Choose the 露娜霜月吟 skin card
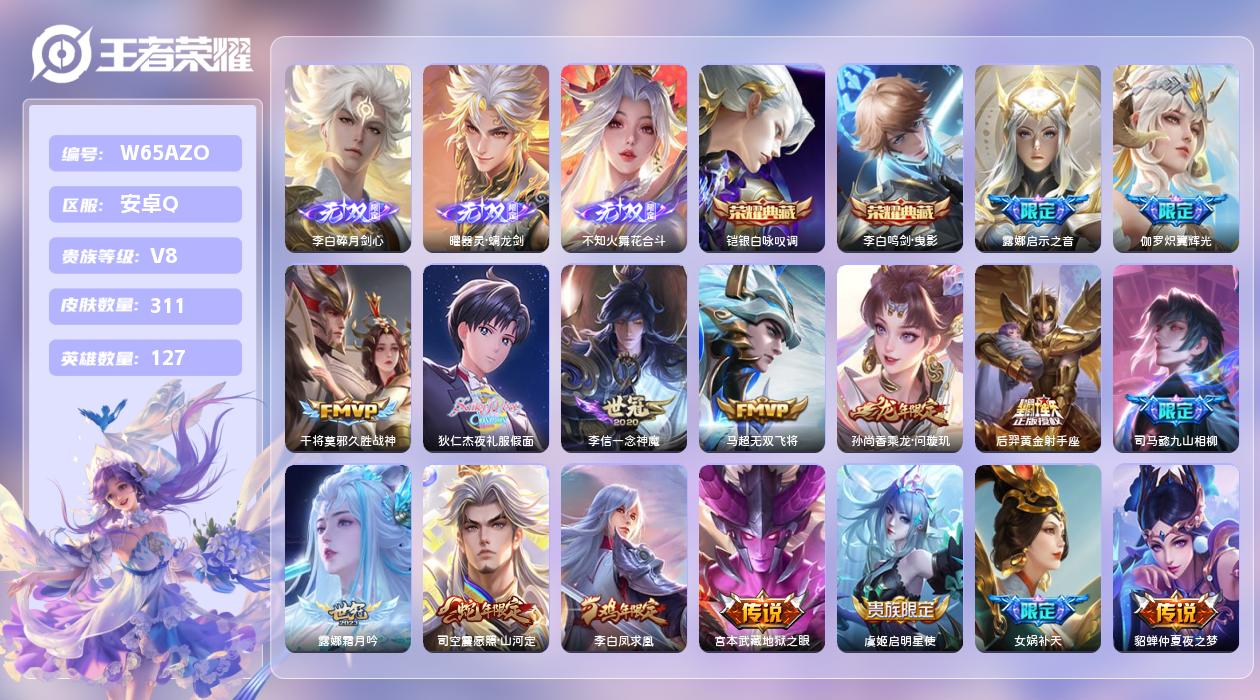Viewport: 1260px width, 700px height. pos(347,558)
